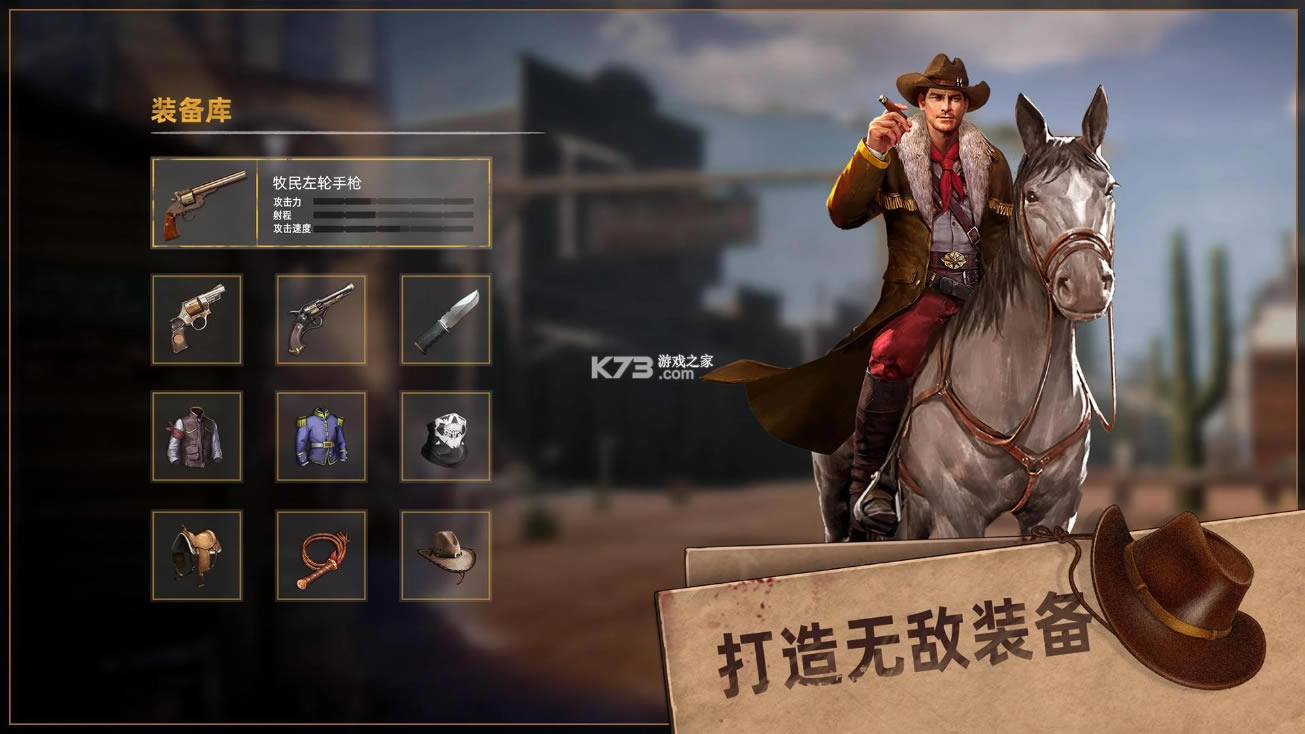Choose the gold-framed silver revolver slot

(197, 319)
